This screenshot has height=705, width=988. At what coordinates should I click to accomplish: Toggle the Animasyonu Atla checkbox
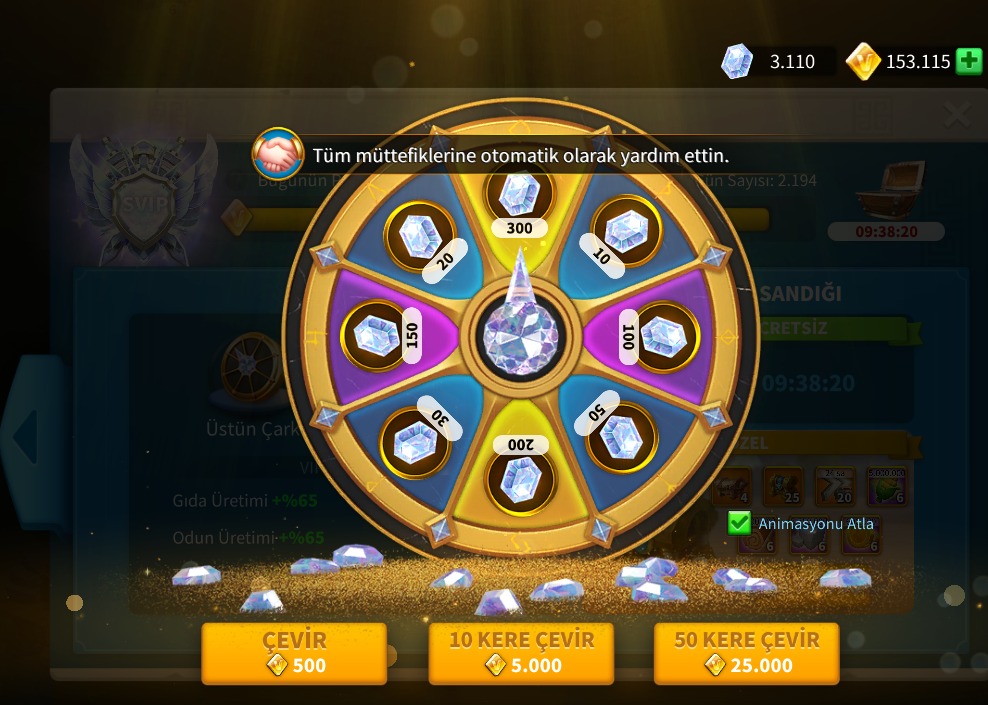739,523
